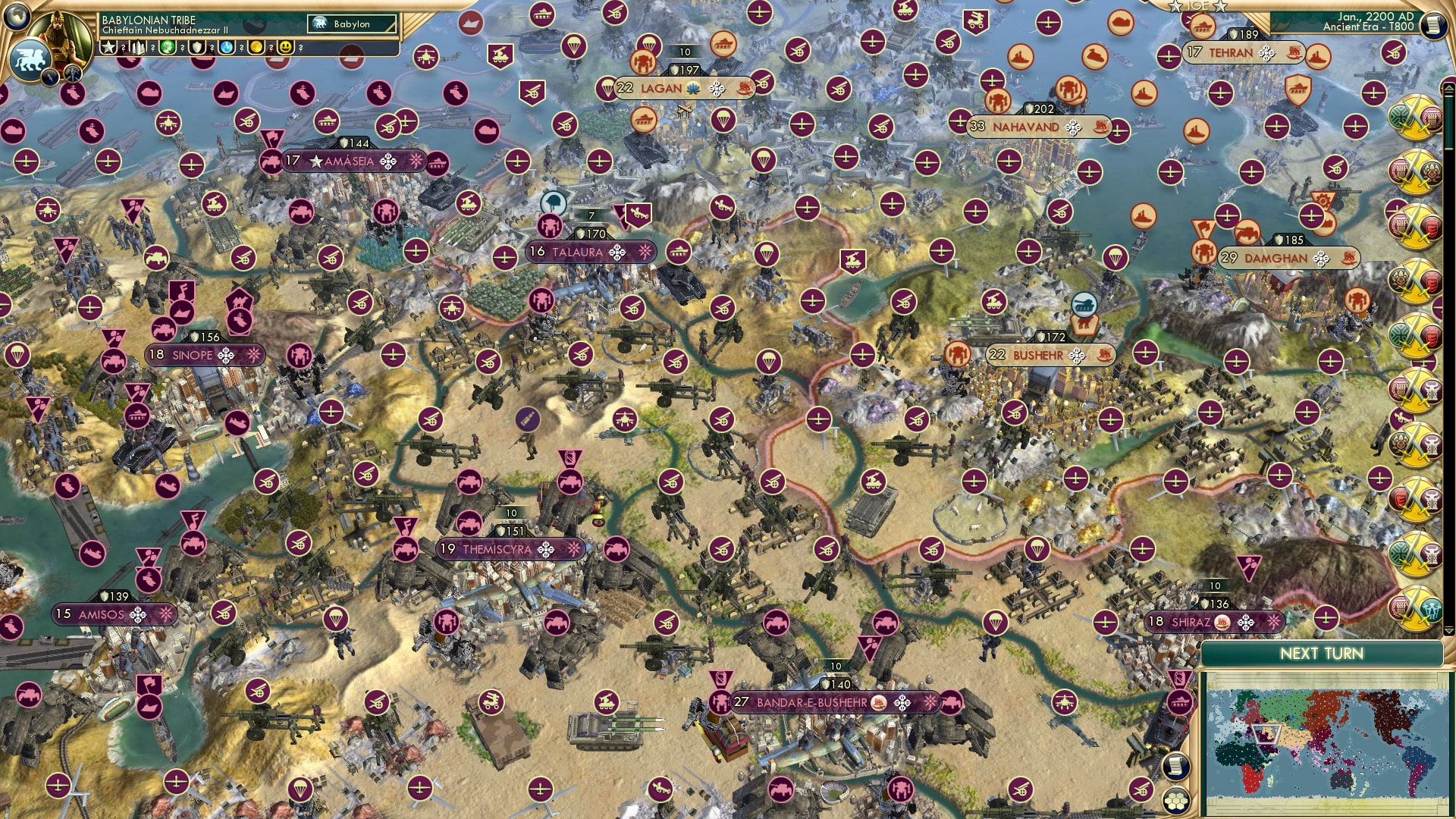The image size is (1456, 819).
Task: Click the golden score star in the top bar
Action: (108, 47)
